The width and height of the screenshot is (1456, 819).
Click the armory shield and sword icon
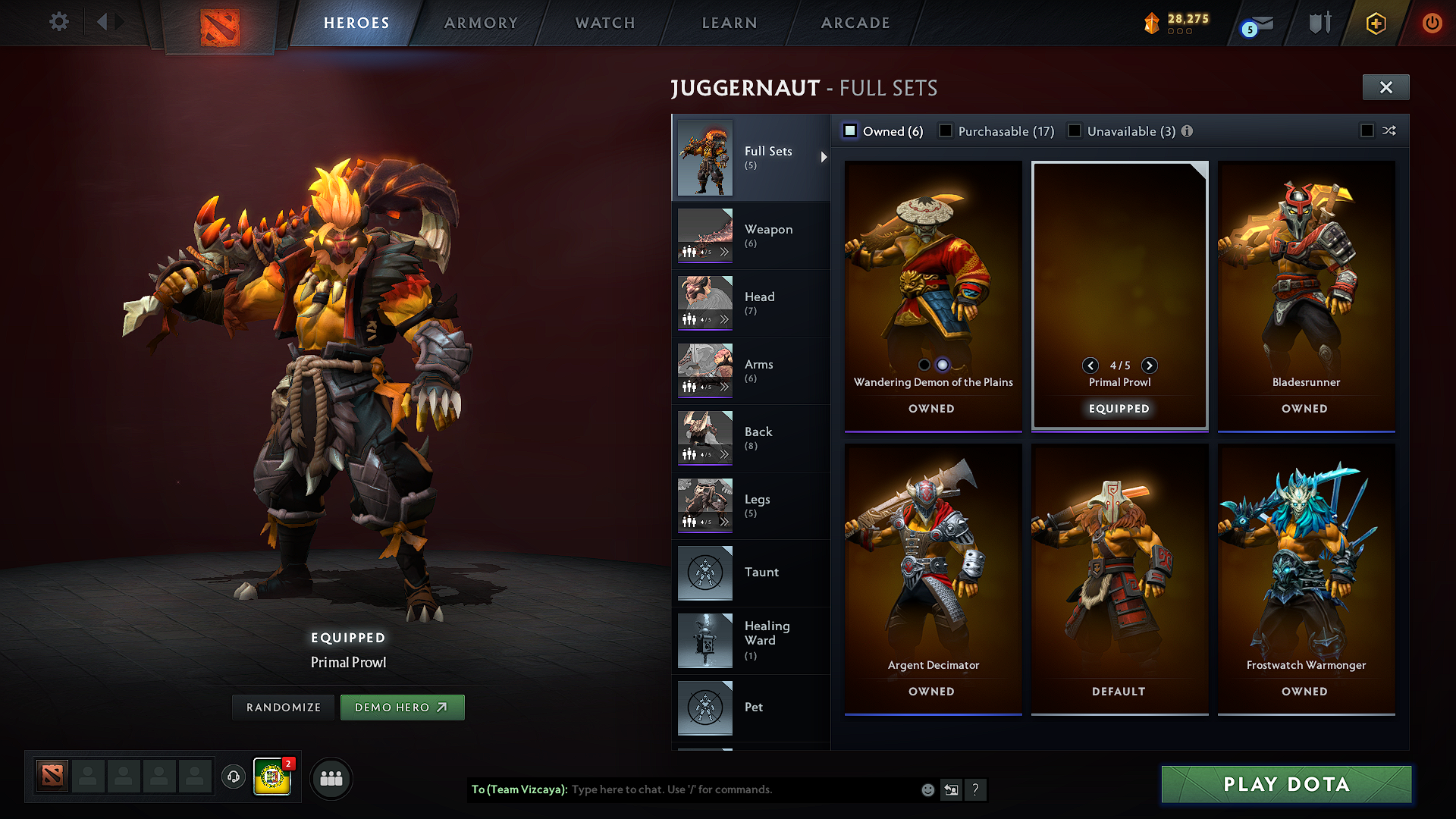(x=1319, y=23)
